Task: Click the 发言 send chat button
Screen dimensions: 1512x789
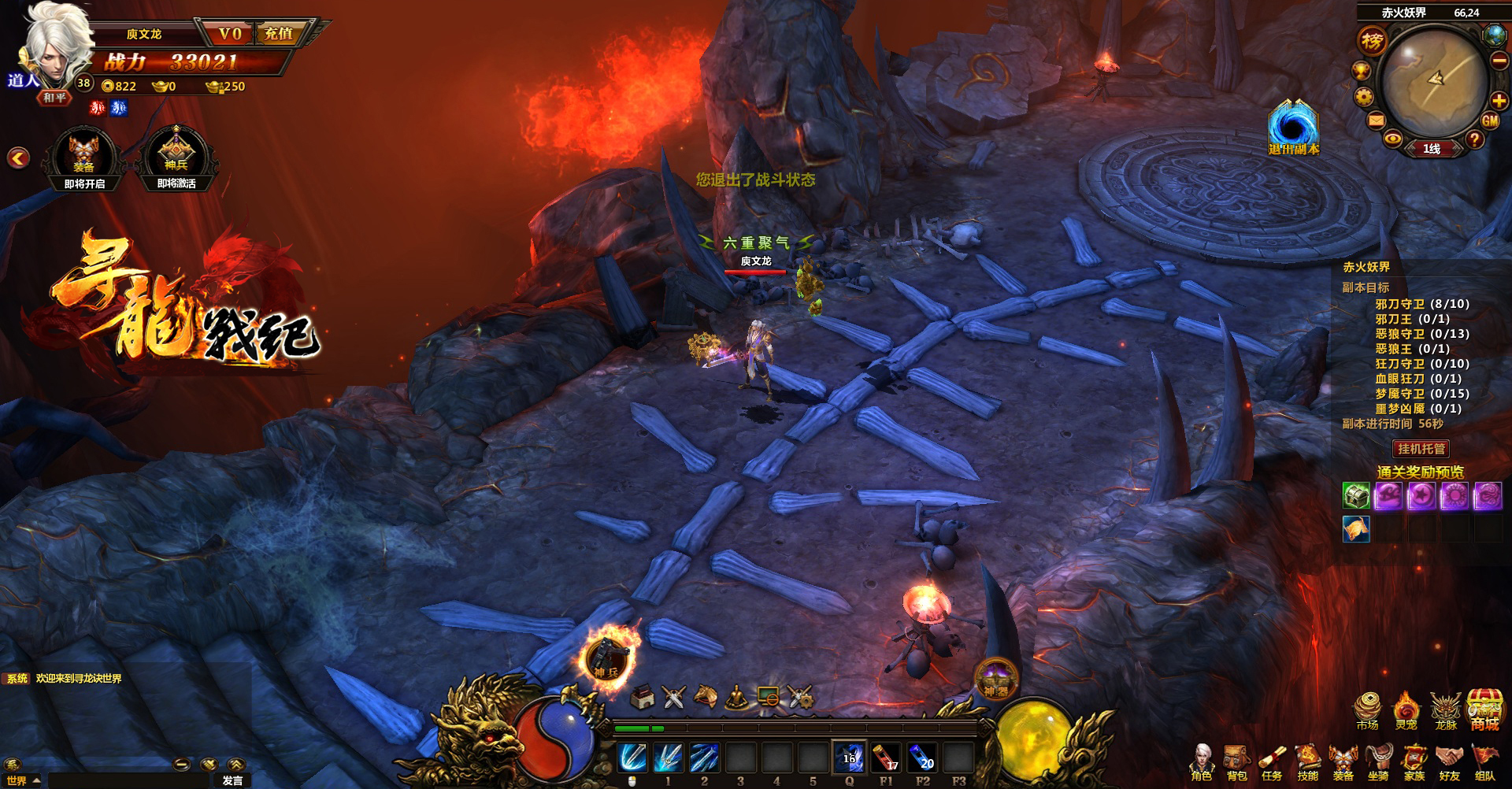Action: pos(232,780)
